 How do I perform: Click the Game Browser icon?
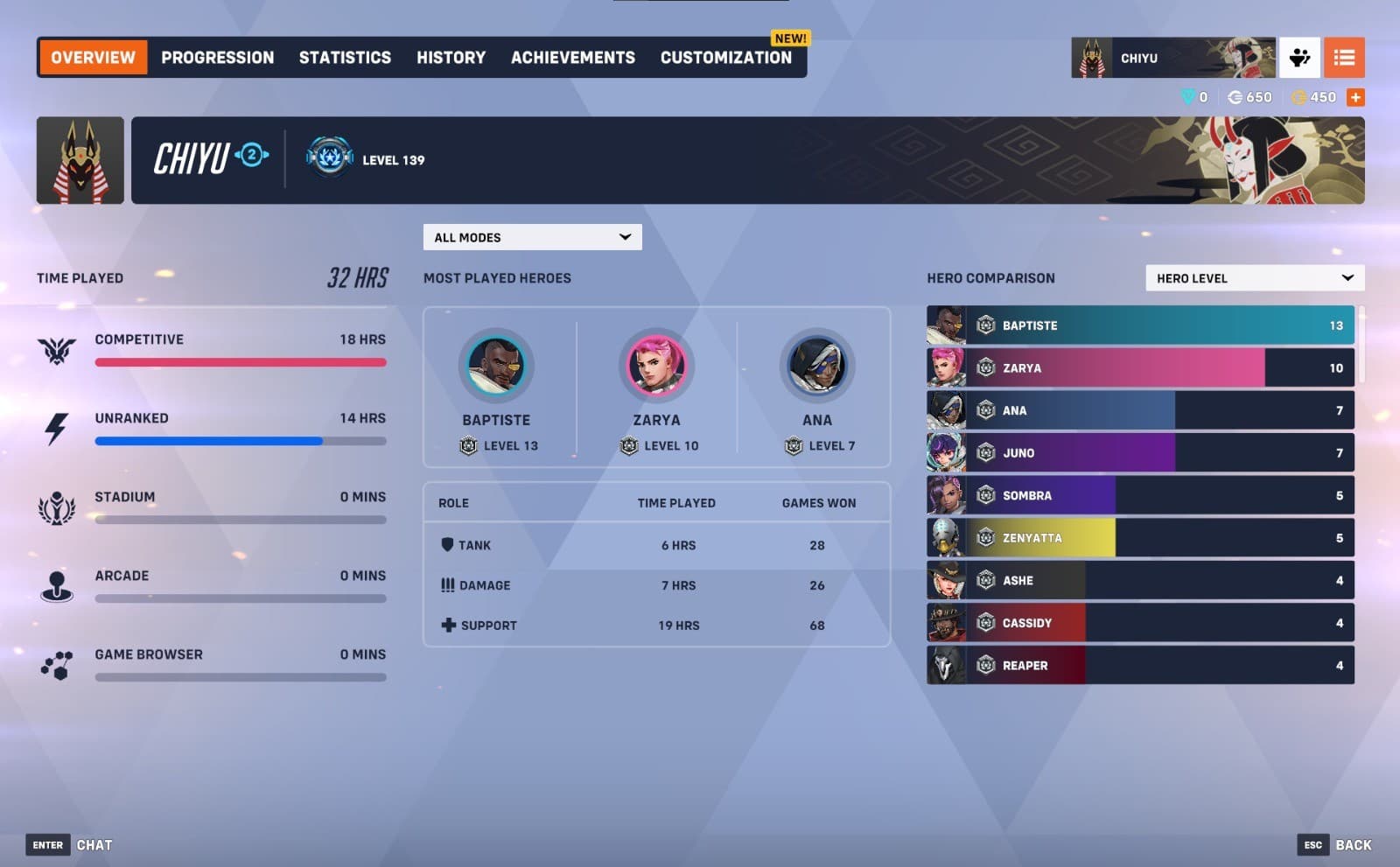[57, 663]
